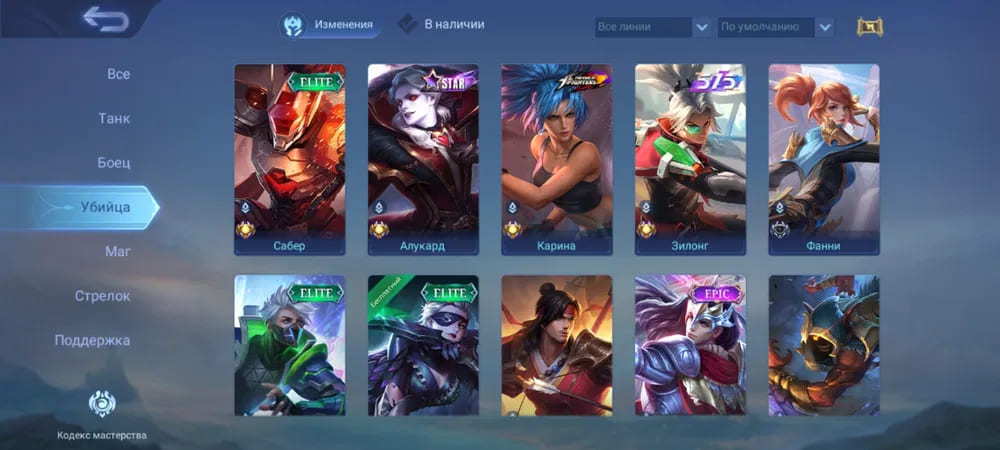Choose the Алукард hero card
Screen dimensions: 1000x450
[x=423, y=159]
